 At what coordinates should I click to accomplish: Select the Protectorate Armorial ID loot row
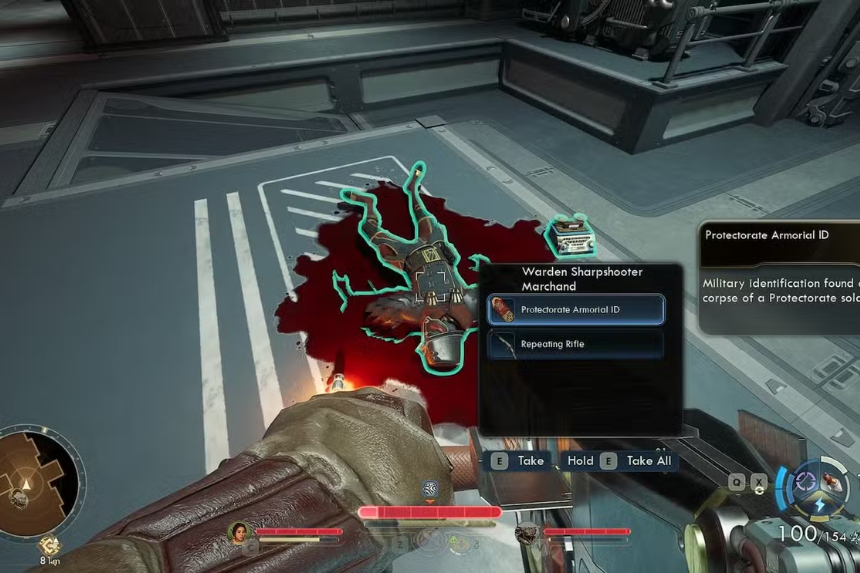pos(575,309)
